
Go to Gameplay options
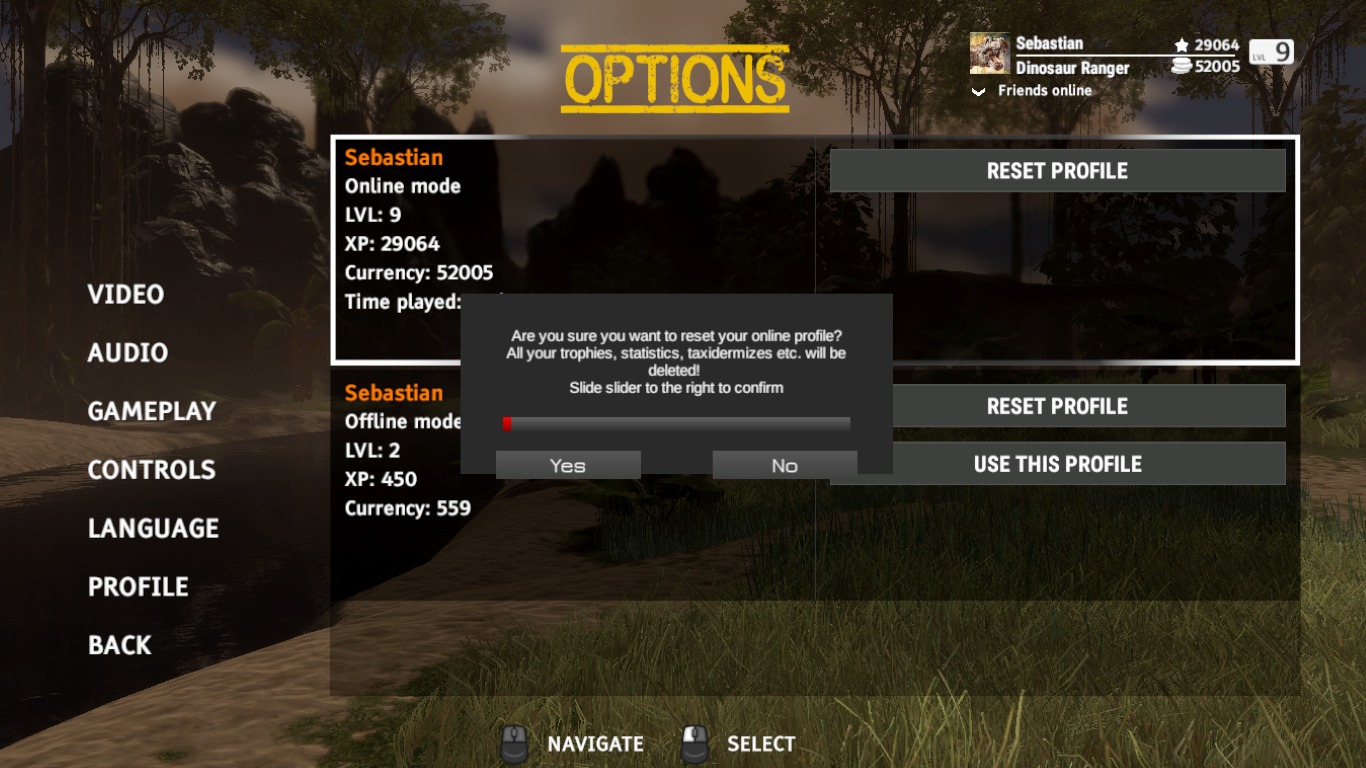152,411
